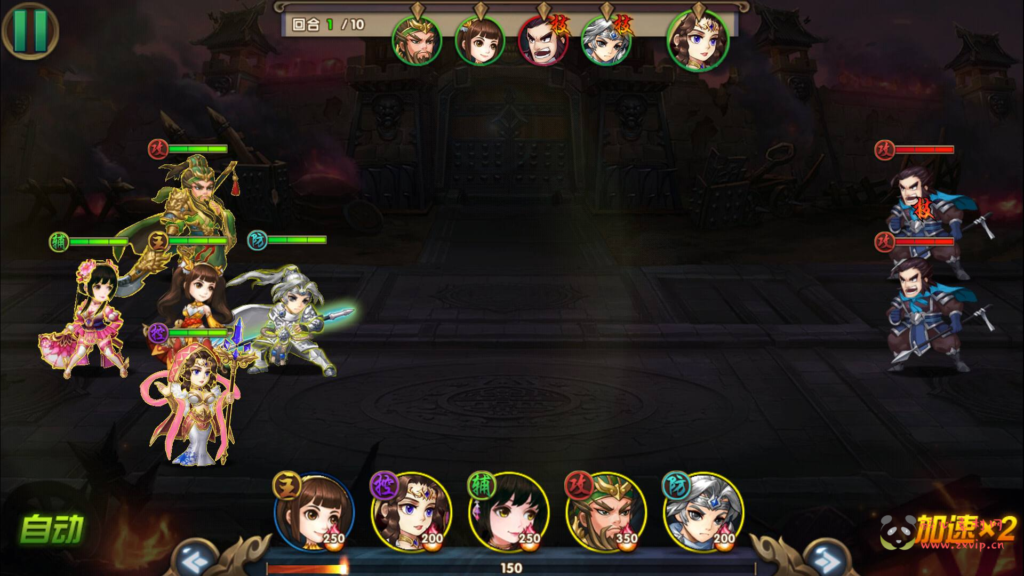Pause the battle with the green pause button
Viewport: 1024px width, 576px height.
(30, 30)
